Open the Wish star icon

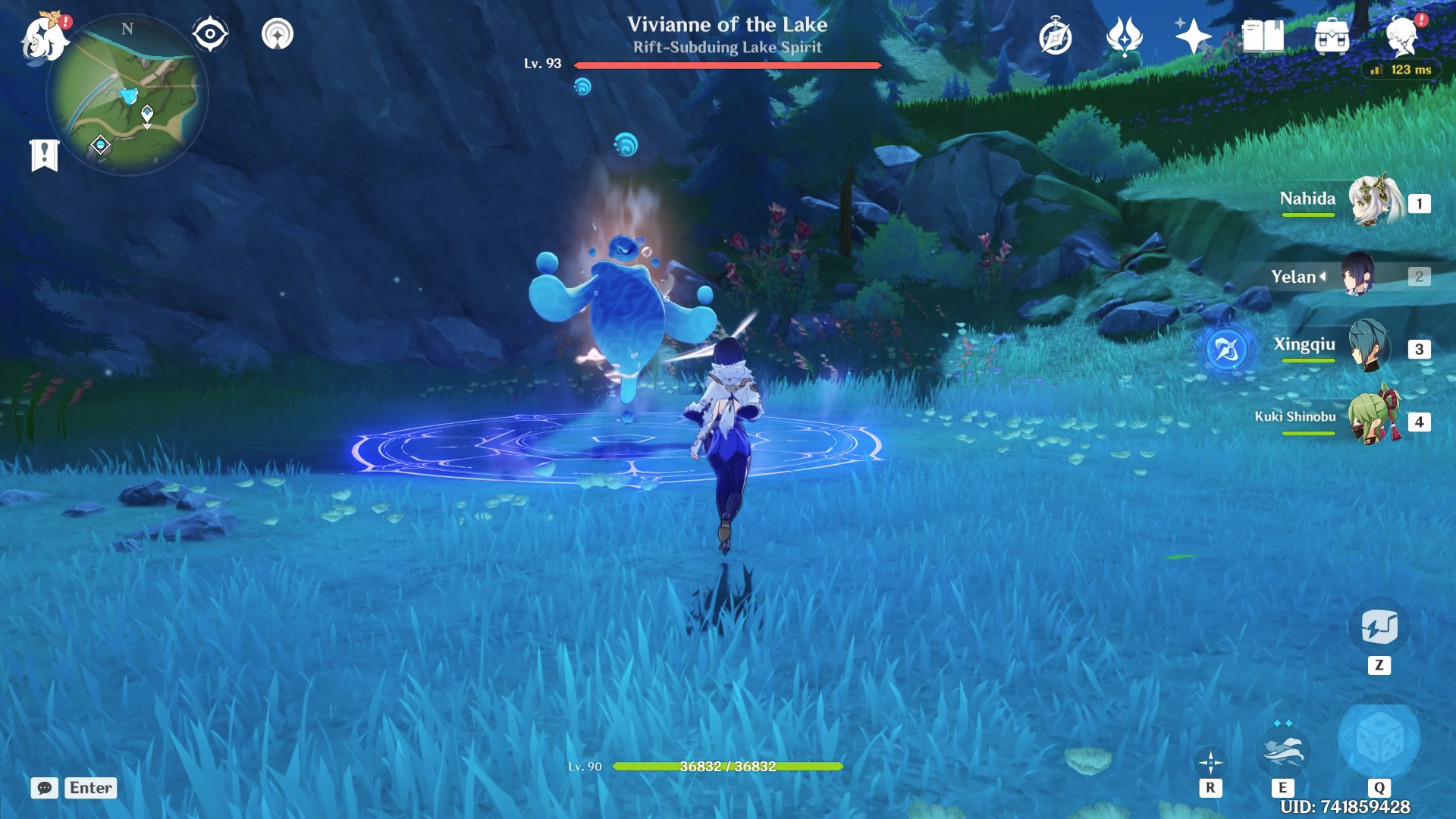pyautogui.click(x=1192, y=36)
